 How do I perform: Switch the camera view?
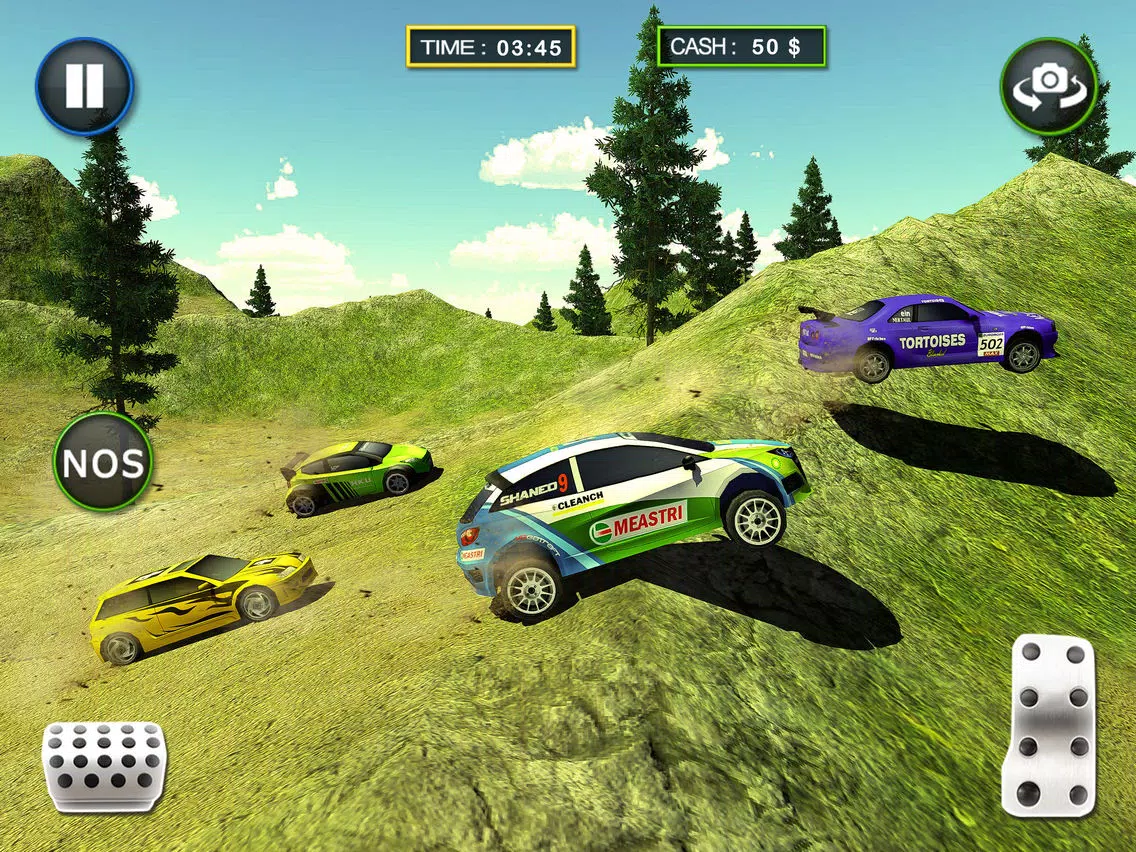[1049, 87]
